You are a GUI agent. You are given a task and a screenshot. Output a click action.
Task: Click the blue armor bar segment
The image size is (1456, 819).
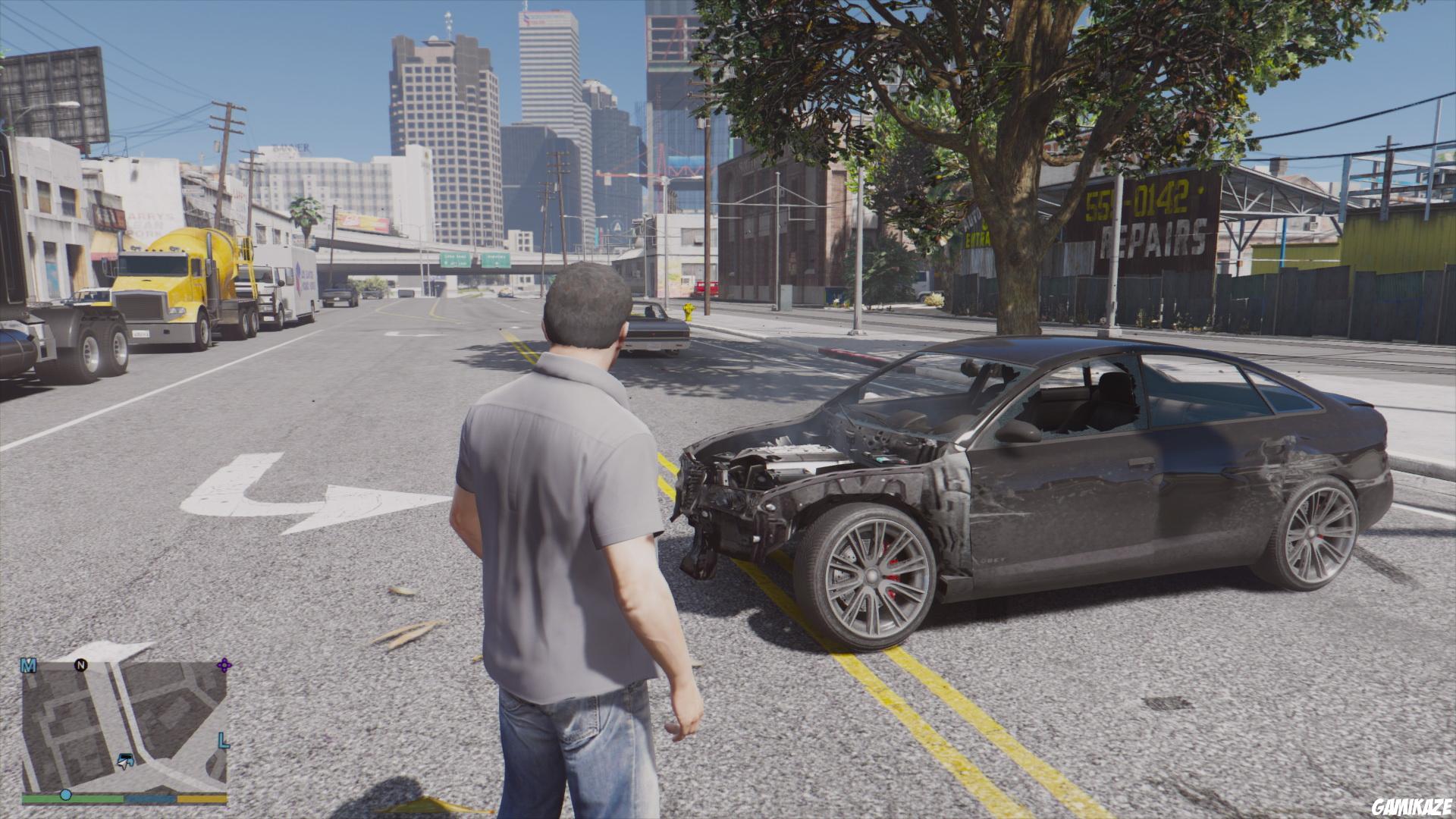149,798
